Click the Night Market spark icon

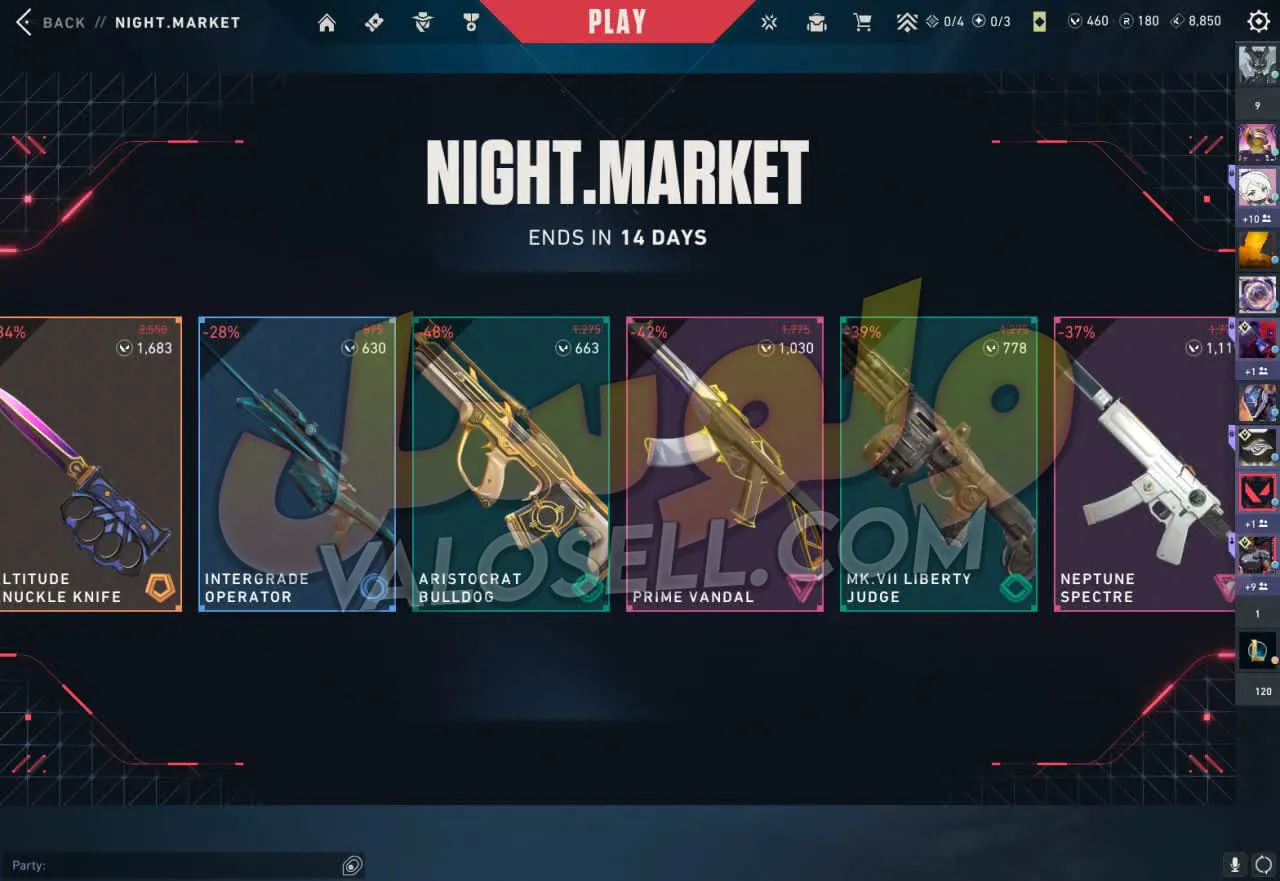pyautogui.click(x=769, y=22)
